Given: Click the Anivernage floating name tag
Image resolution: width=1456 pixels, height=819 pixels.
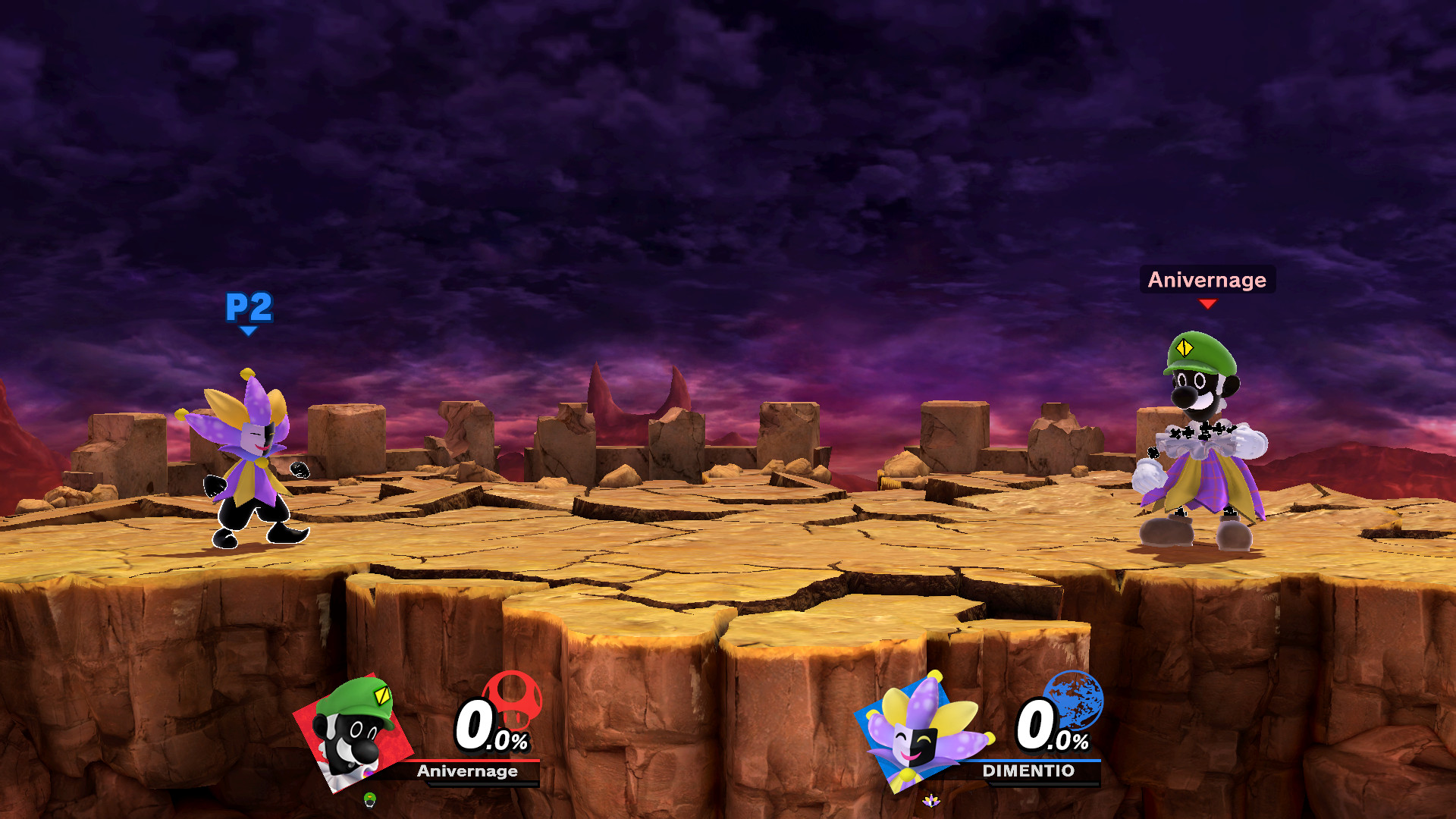Looking at the screenshot, I should (1207, 281).
